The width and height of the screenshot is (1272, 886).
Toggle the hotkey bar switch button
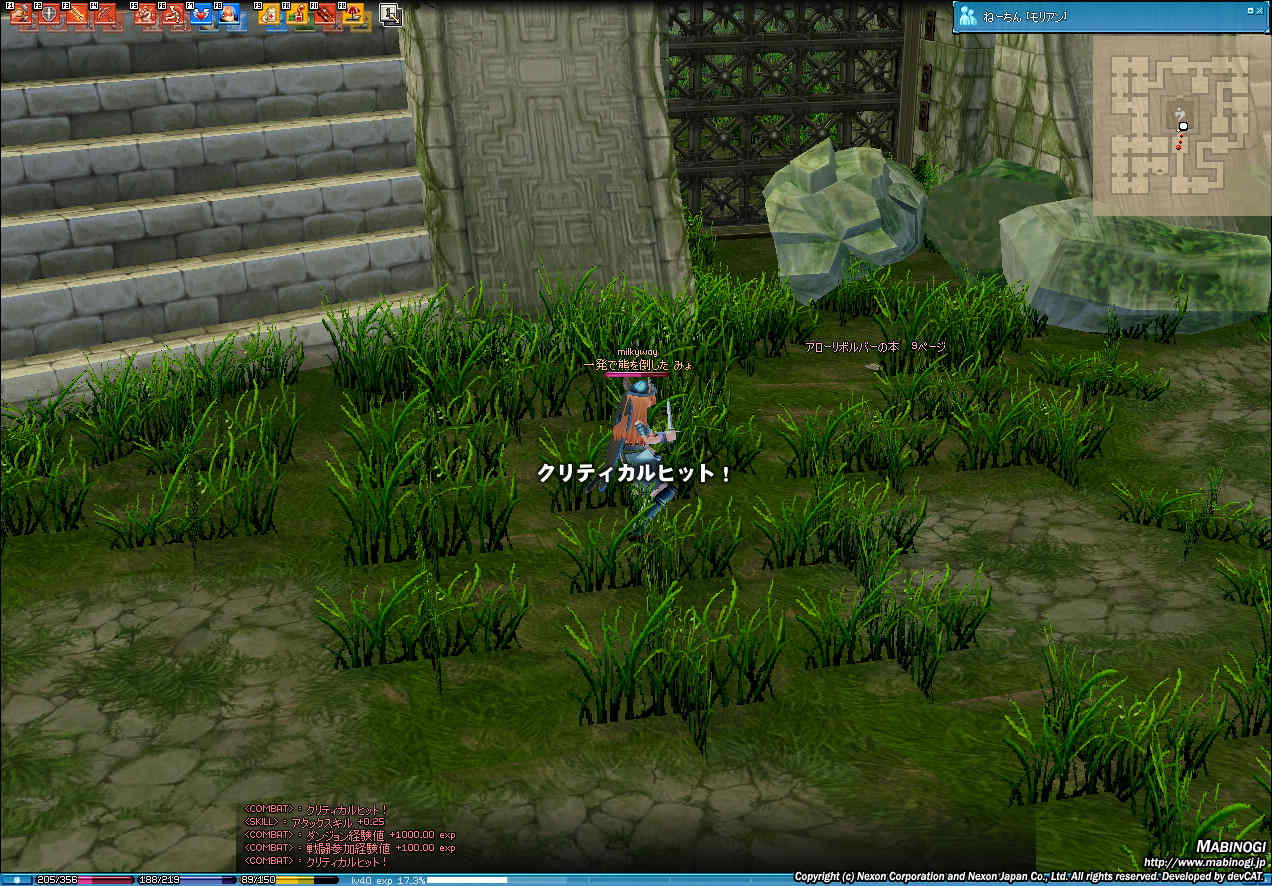click(x=390, y=14)
